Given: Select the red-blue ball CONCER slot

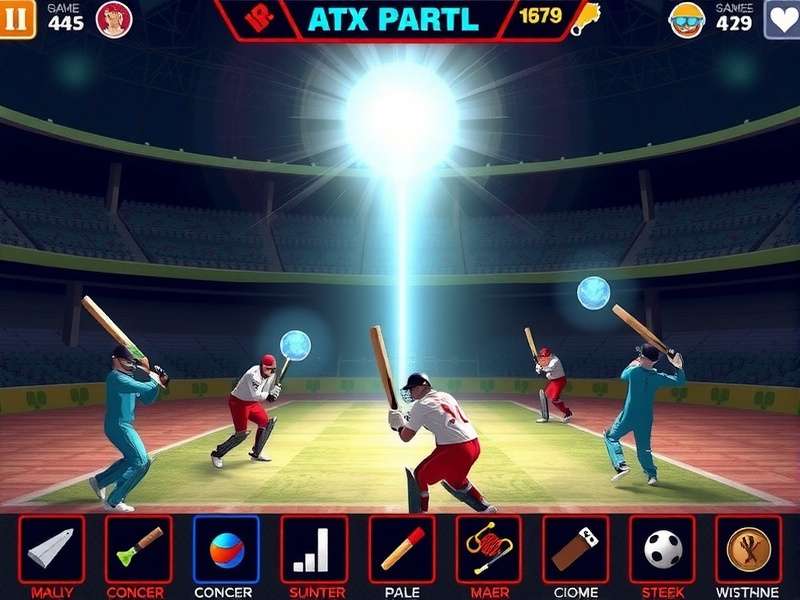Looking at the screenshot, I should click(x=226, y=549).
